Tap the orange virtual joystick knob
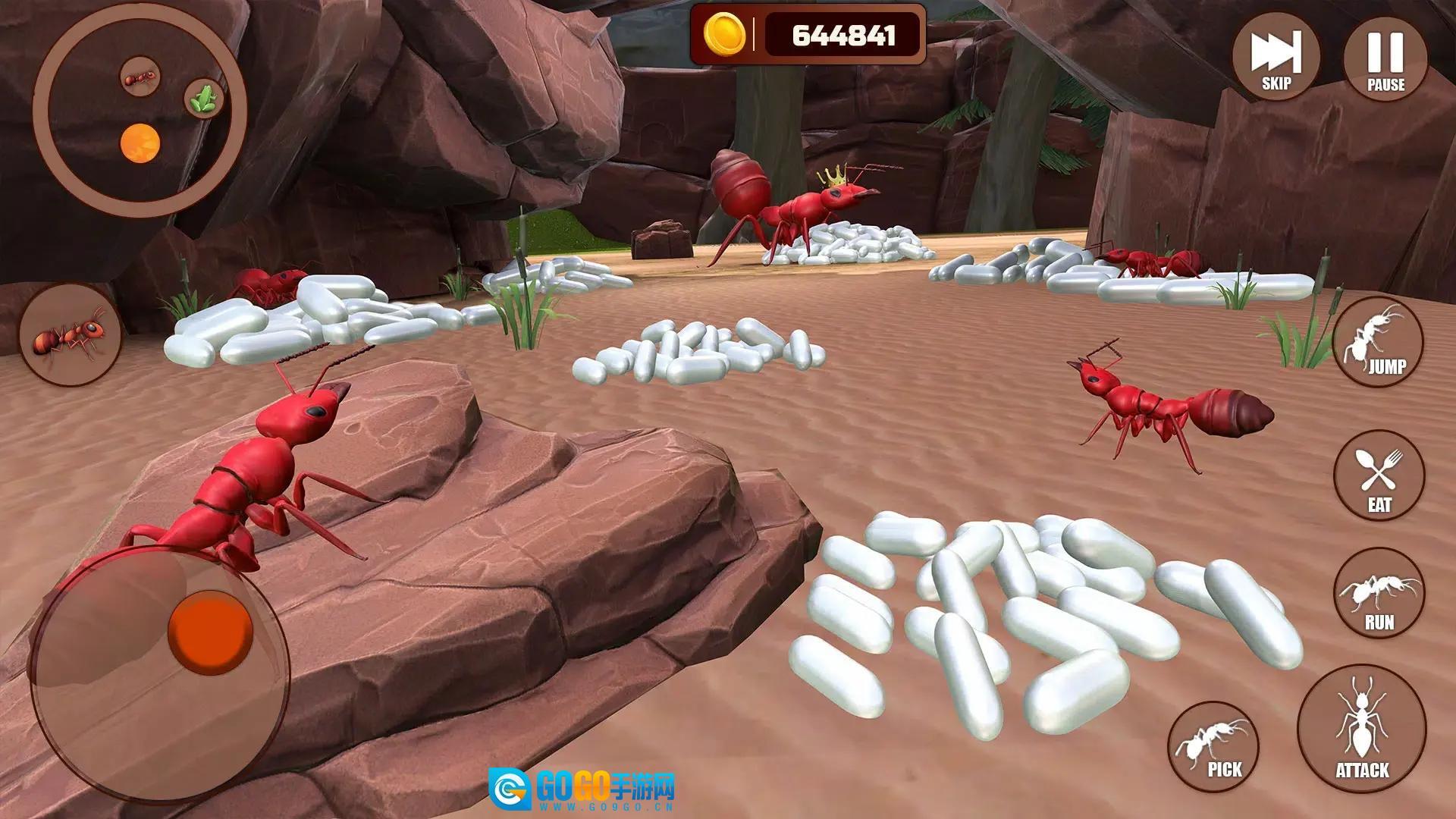Screen dimensions: 1456x819 point(210,632)
